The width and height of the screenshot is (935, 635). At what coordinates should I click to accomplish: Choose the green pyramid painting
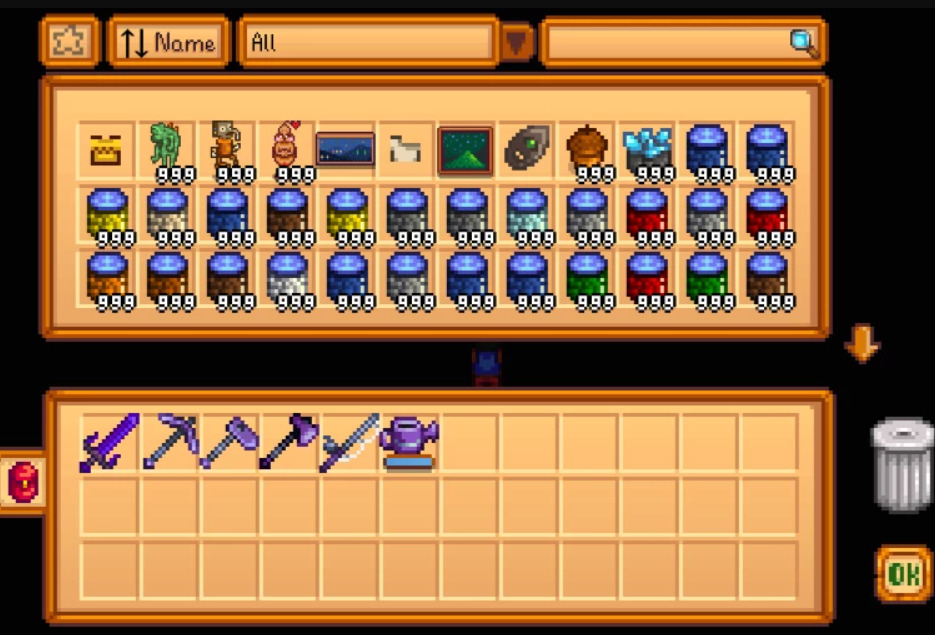click(465, 150)
